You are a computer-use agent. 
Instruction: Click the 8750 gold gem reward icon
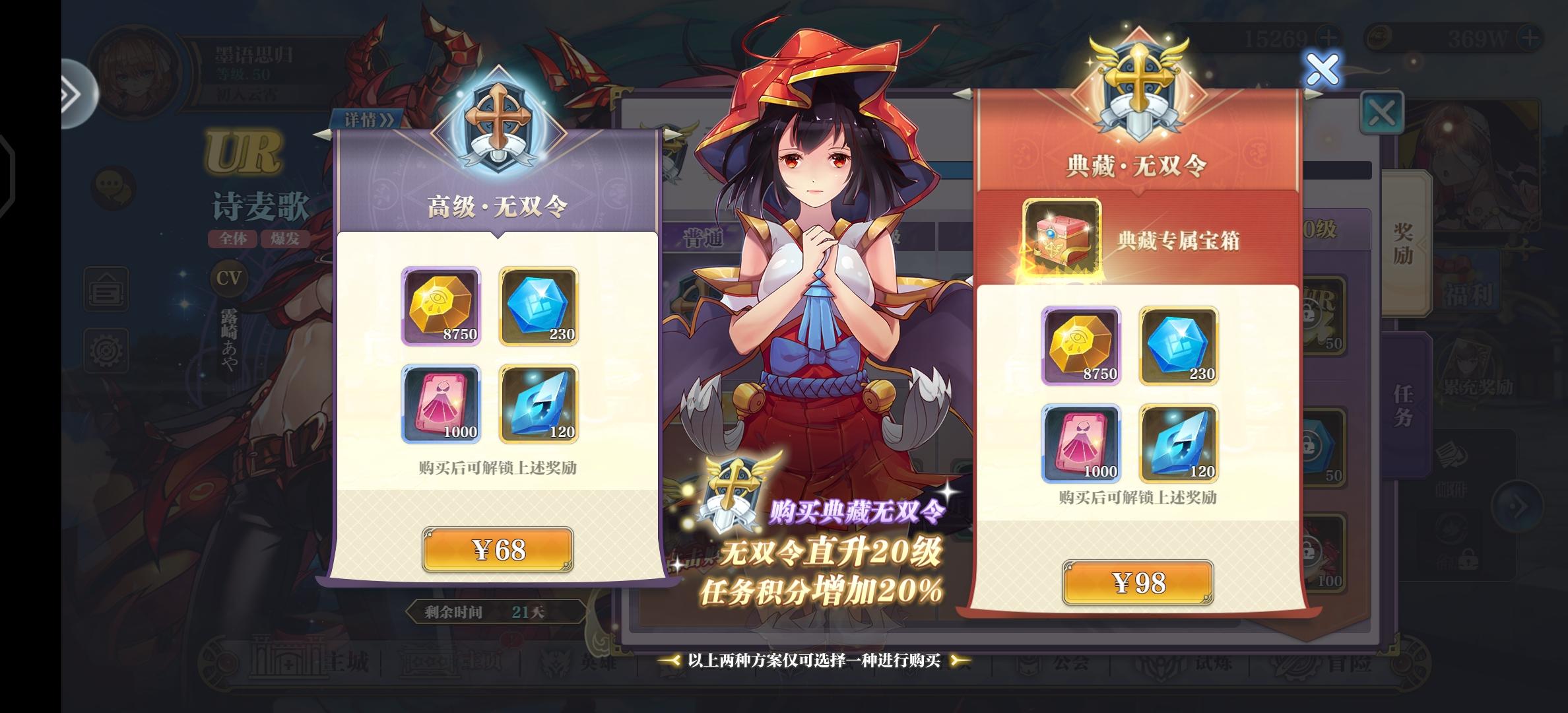tap(441, 306)
